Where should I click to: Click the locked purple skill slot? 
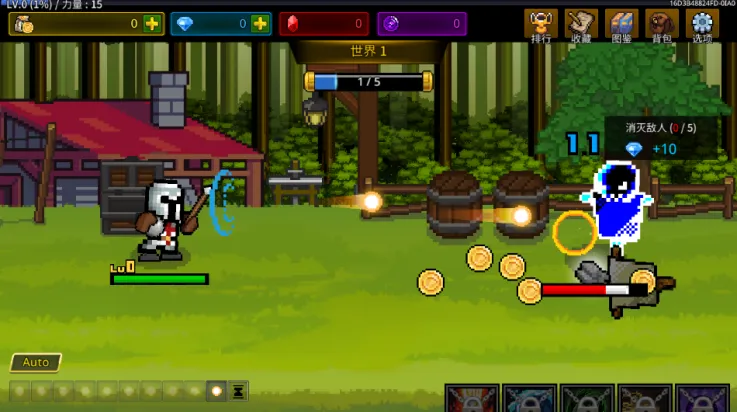[x=702, y=399]
